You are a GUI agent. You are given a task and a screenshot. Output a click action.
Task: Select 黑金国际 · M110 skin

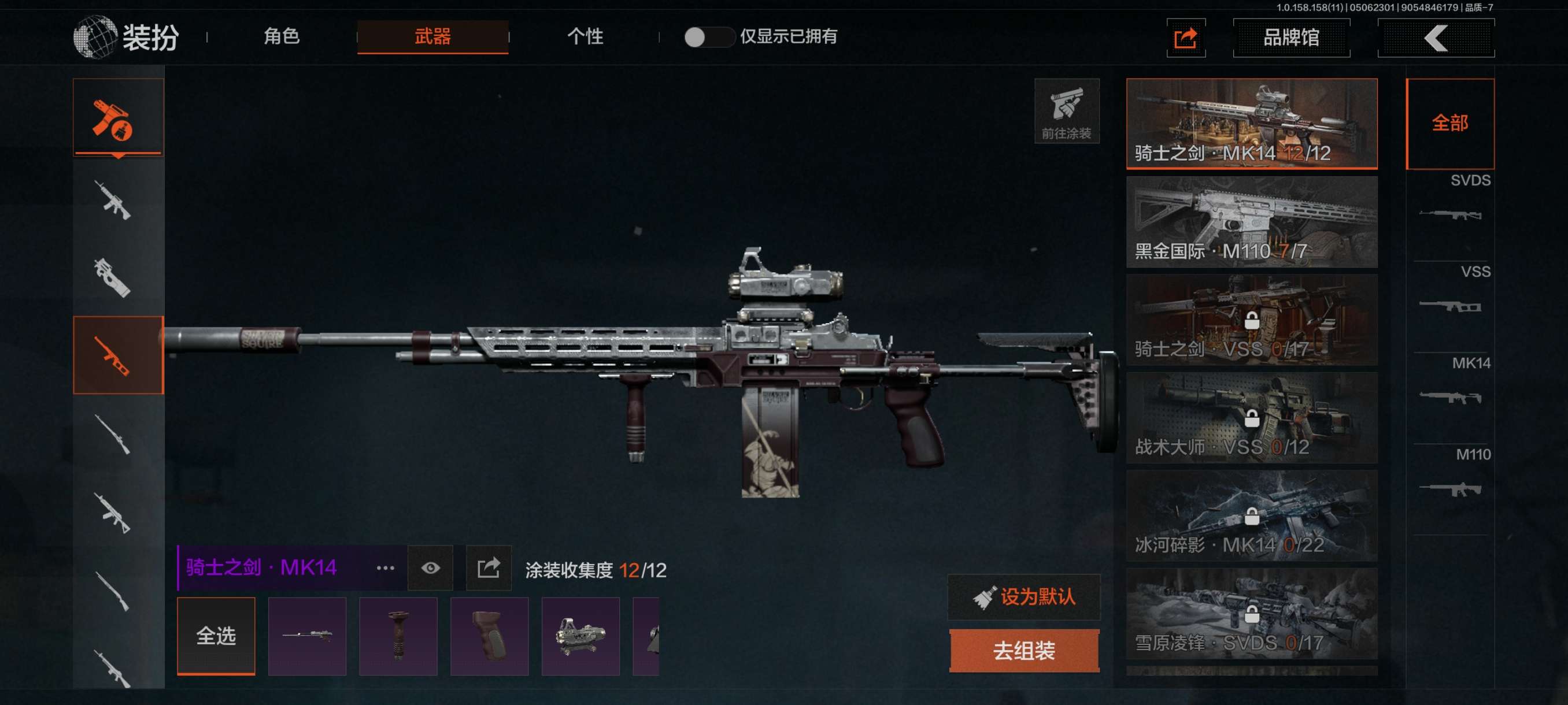pos(1252,222)
